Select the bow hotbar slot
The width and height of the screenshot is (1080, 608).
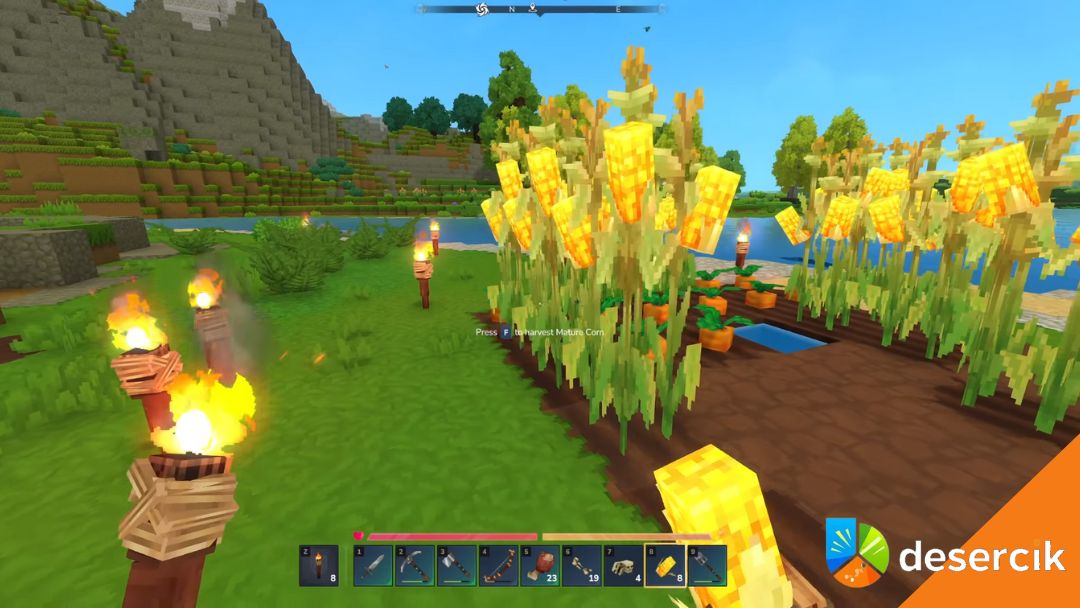(x=498, y=565)
